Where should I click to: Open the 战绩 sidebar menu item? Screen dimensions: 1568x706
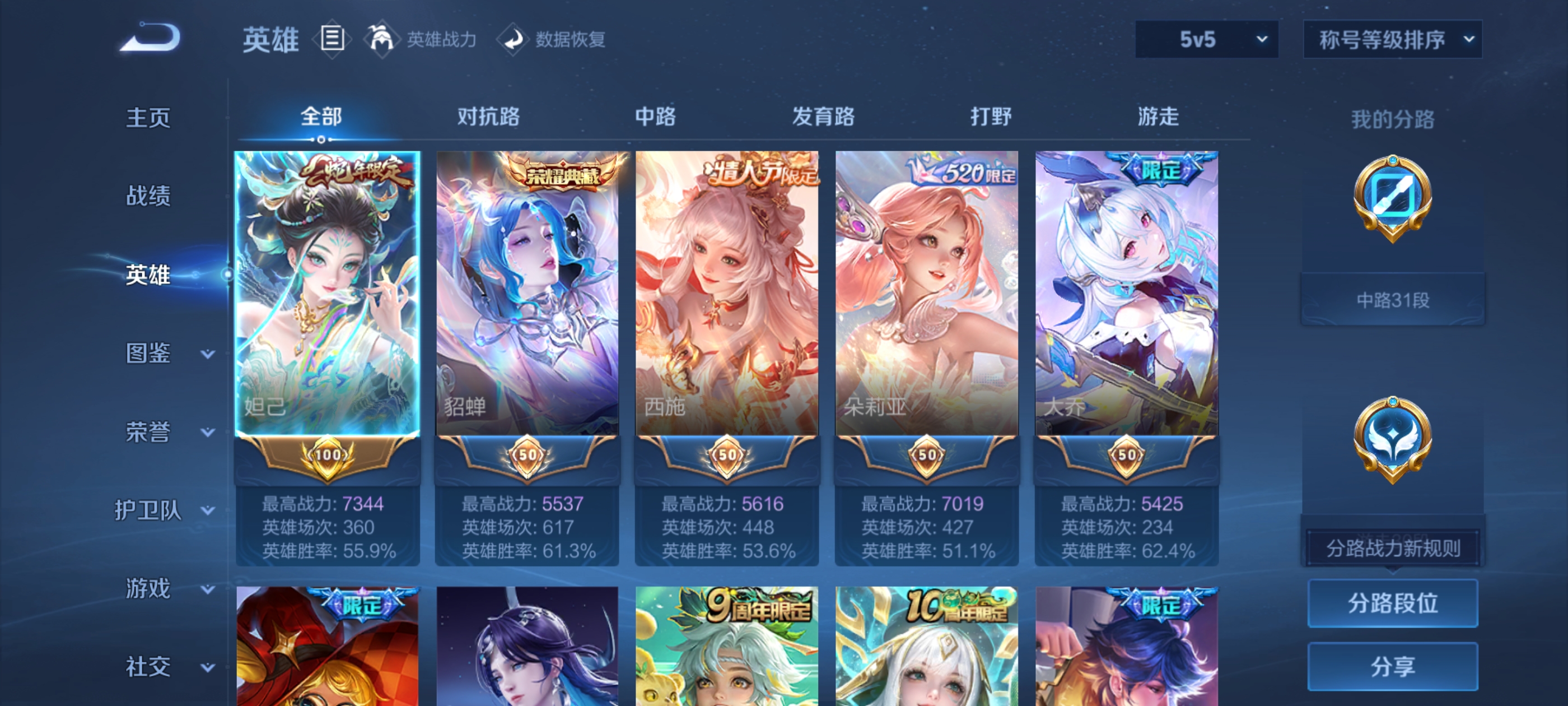click(148, 196)
